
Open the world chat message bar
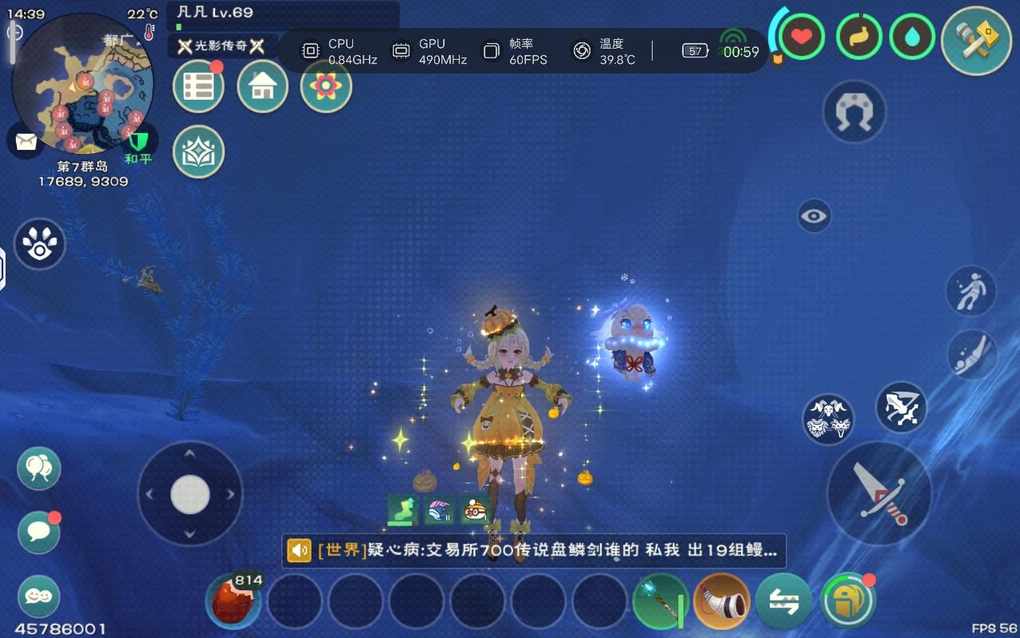tap(534, 550)
